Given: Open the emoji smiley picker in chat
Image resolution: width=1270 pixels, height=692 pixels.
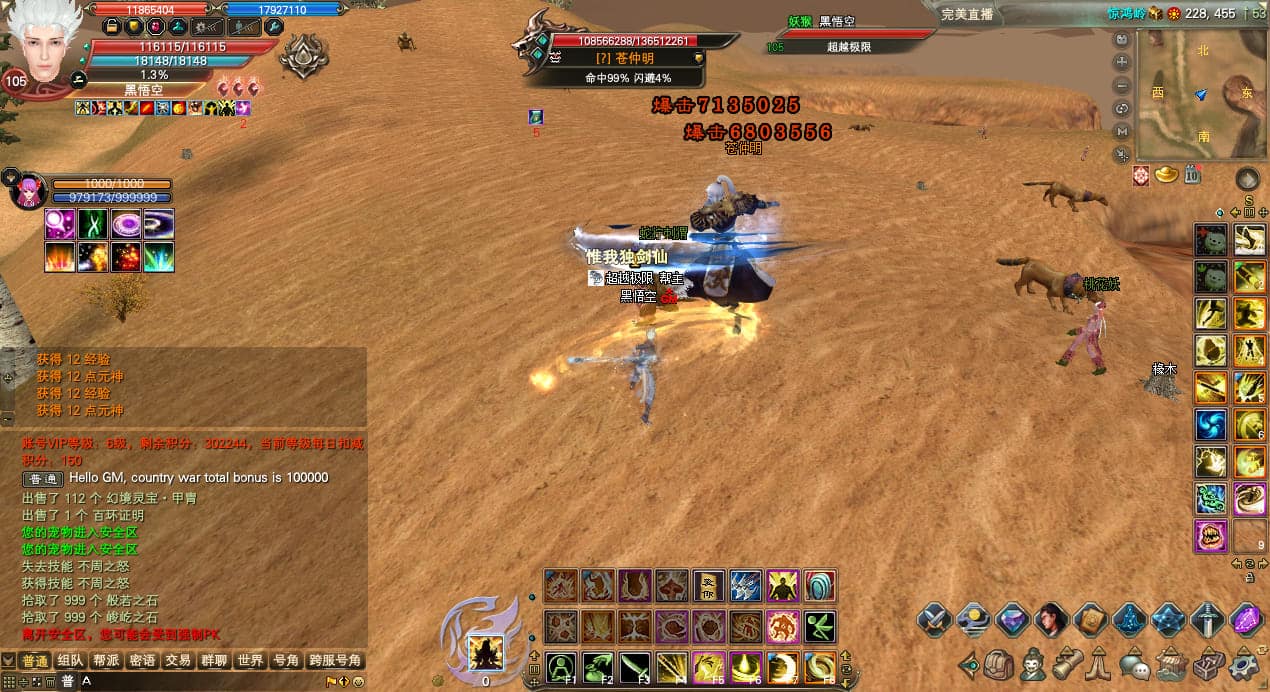Looking at the screenshot, I should click(358, 682).
